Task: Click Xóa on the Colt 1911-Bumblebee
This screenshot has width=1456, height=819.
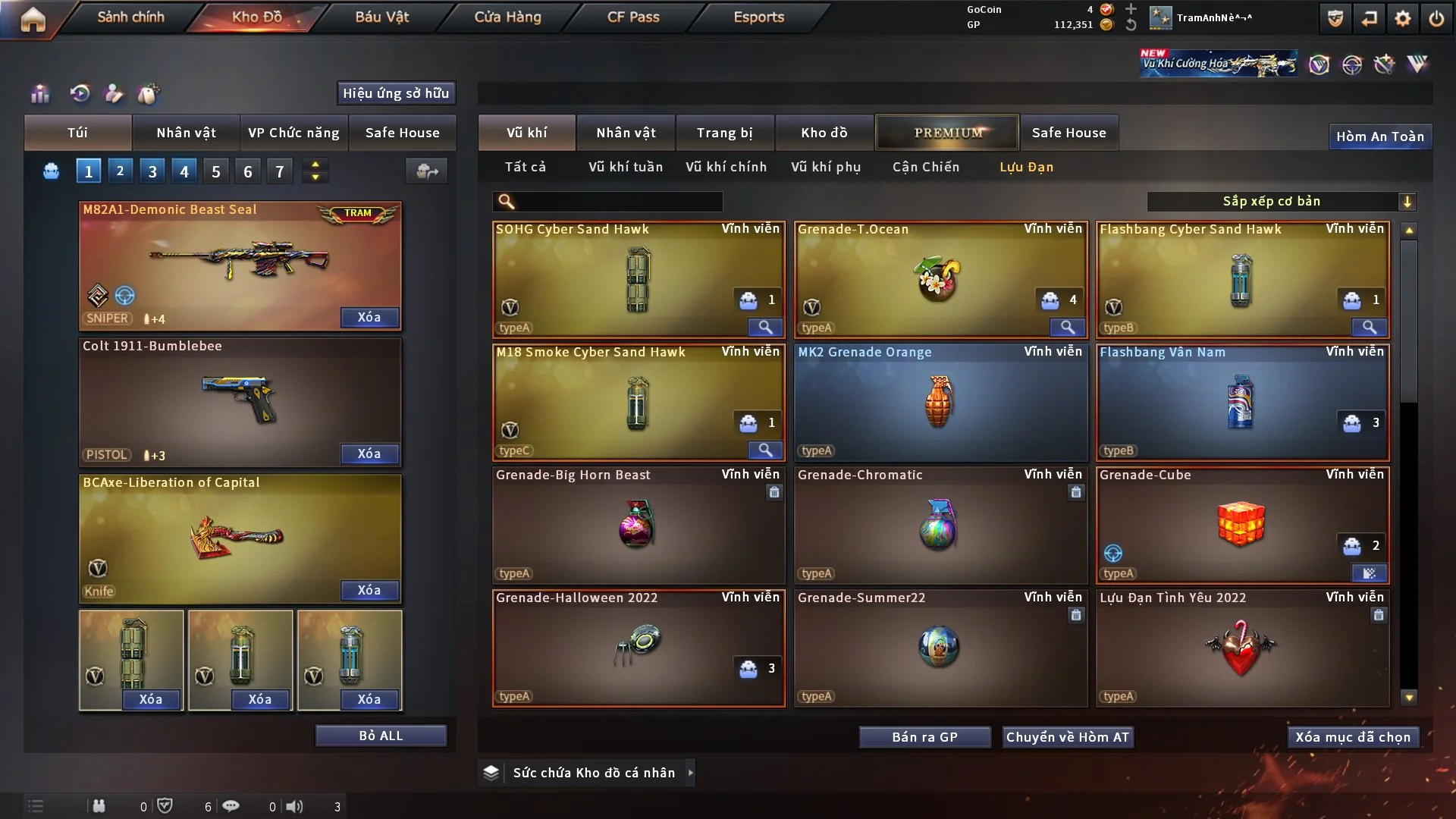Action: [x=369, y=453]
